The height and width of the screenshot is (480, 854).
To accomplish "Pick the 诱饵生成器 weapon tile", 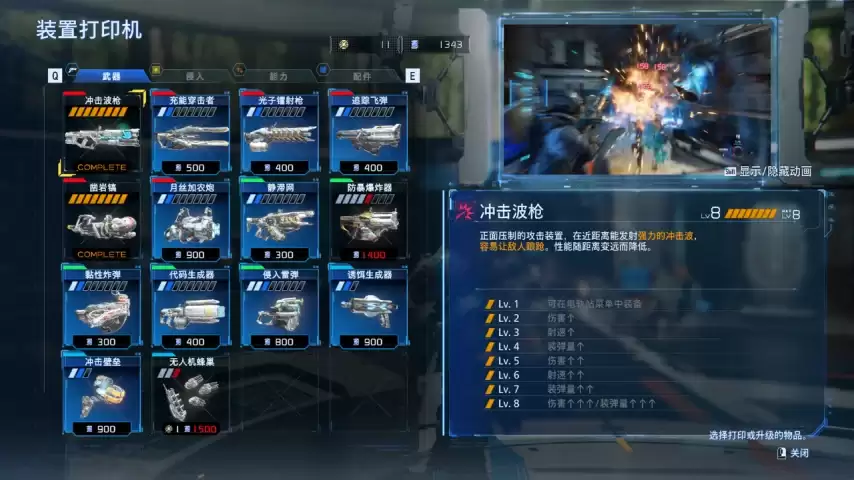I will pos(368,307).
